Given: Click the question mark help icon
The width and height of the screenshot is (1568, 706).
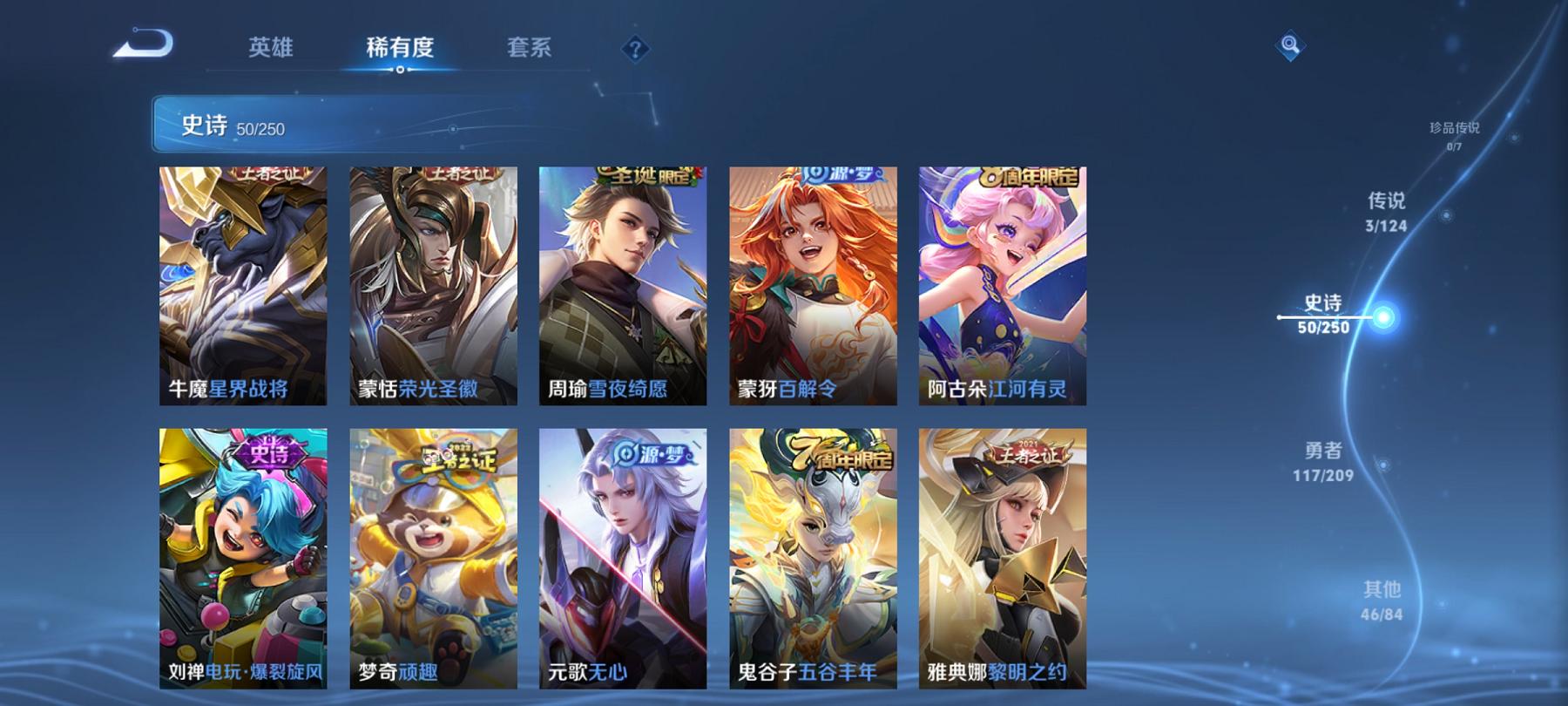Looking at the screenshot, I should (x=637, y=51).
